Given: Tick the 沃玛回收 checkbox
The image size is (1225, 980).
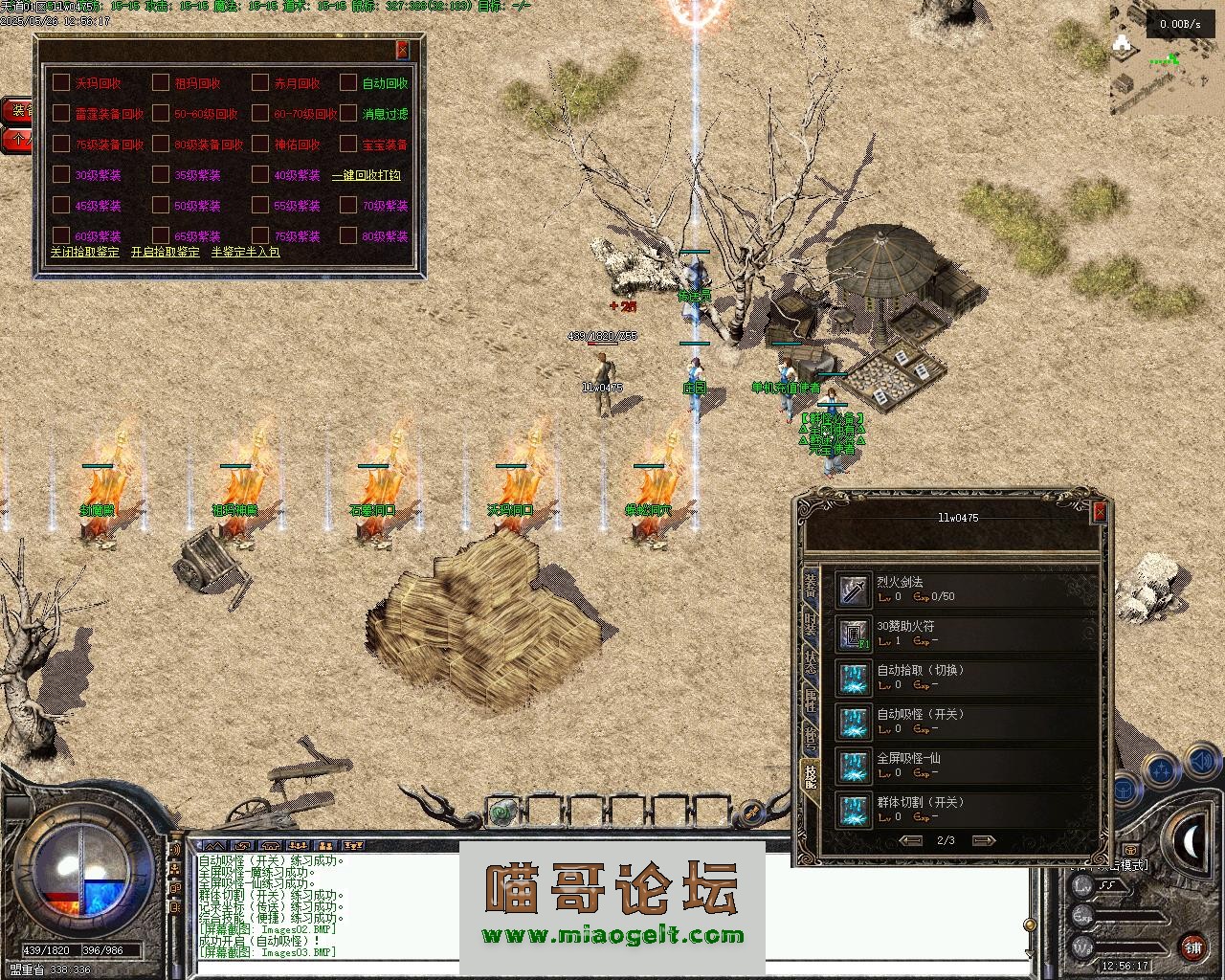Looking at the screenshot, I should click(x=61, y=83).
